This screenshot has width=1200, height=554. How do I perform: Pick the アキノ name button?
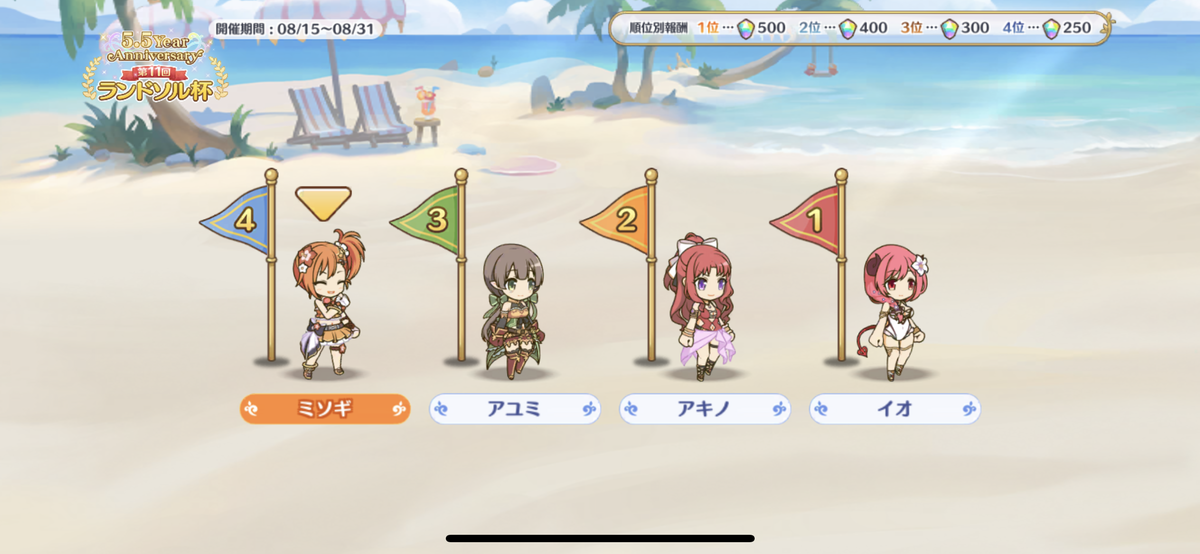click(705, 409)
